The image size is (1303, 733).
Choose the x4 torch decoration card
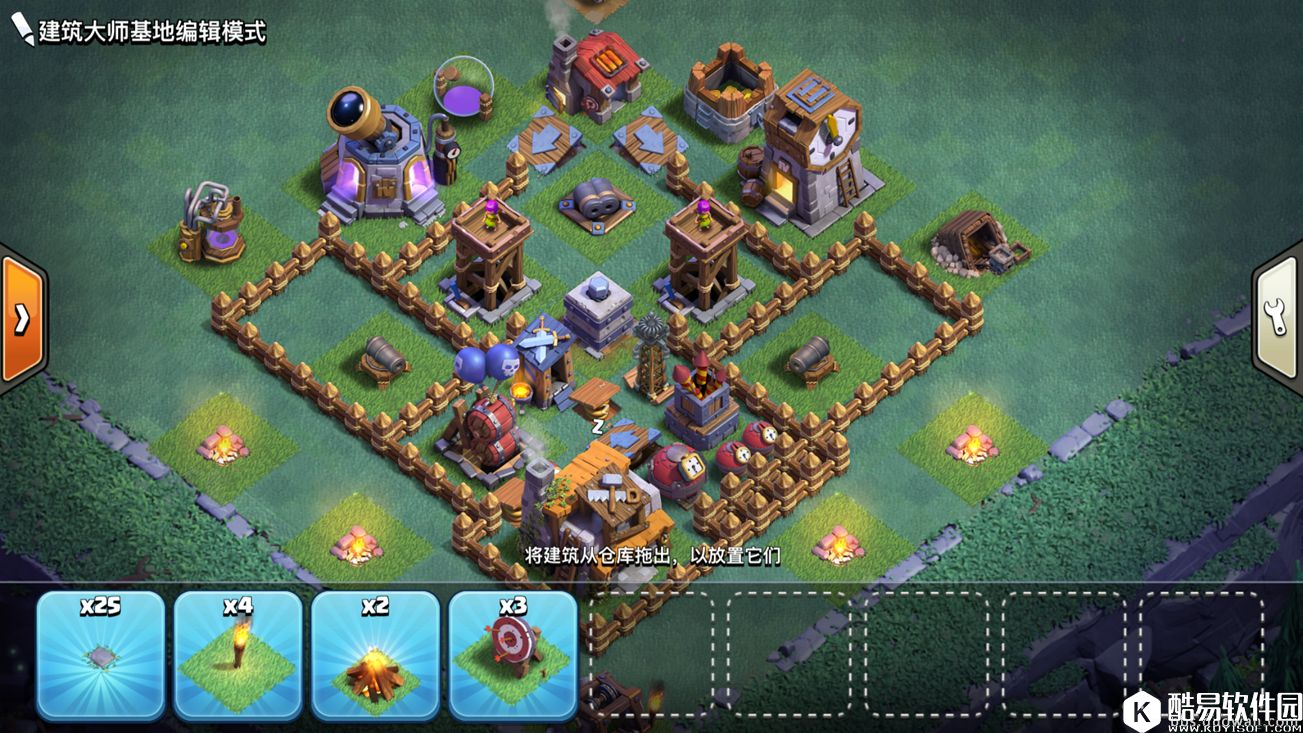click(x=238, y=655)
